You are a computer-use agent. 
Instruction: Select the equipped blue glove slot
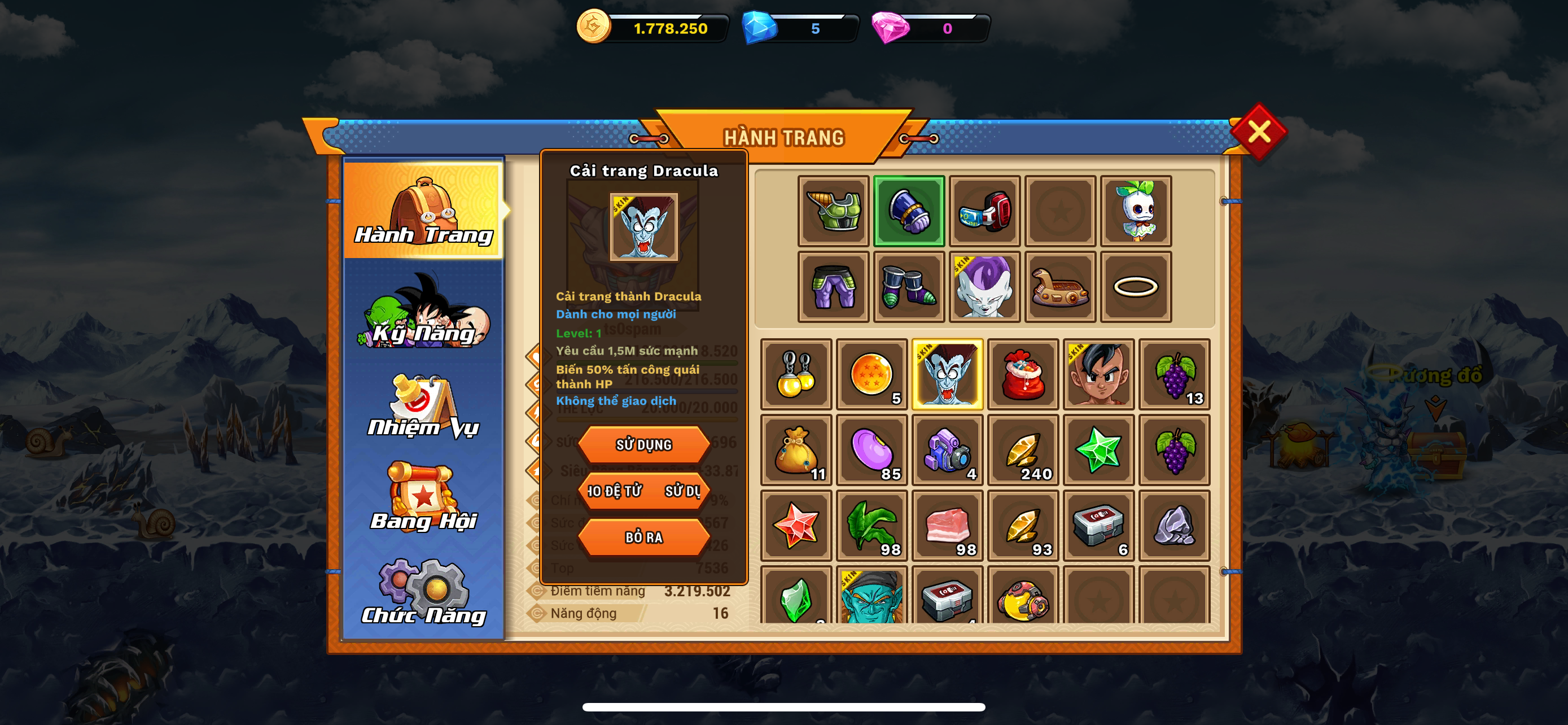point(909,211)
